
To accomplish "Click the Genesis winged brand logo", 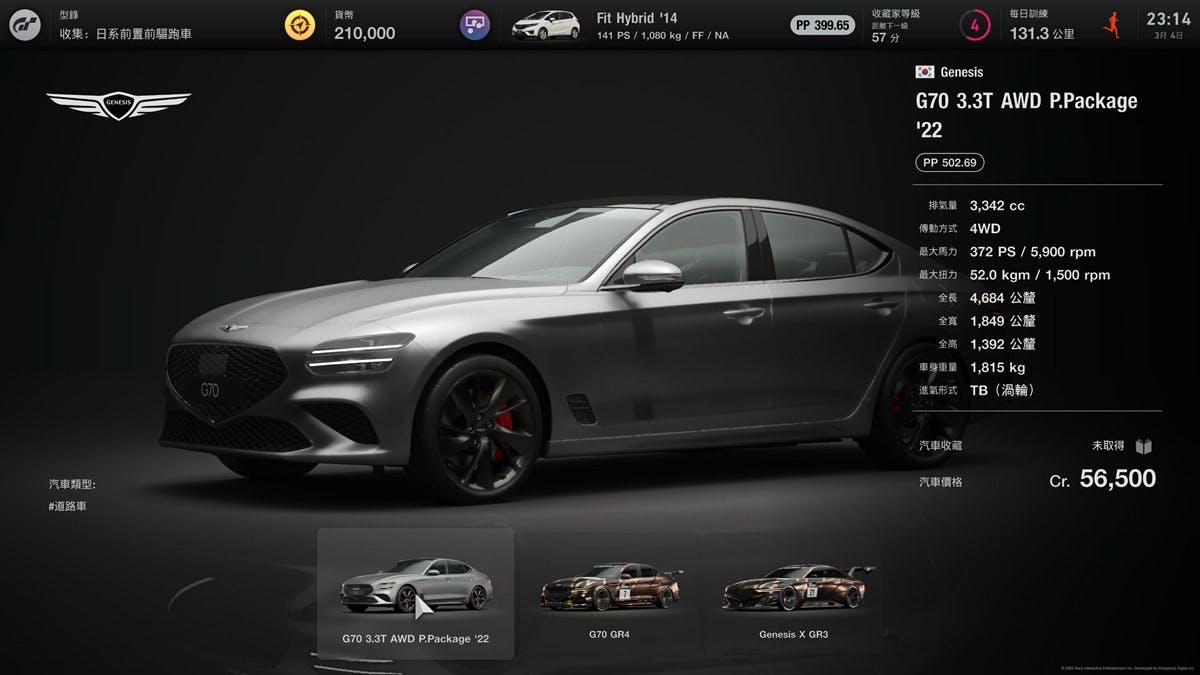I will (x=118, y=103).
